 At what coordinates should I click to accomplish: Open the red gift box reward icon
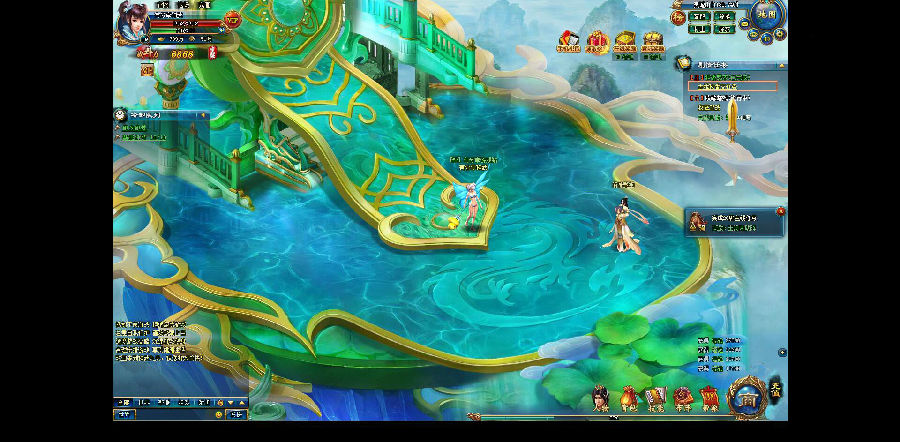(x=597, y=43)
